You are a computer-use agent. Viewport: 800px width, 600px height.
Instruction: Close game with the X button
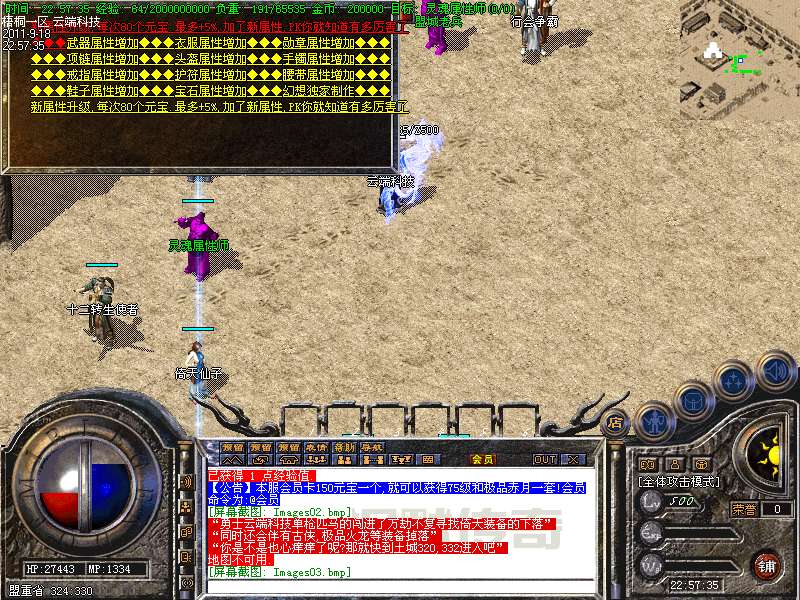573,459
